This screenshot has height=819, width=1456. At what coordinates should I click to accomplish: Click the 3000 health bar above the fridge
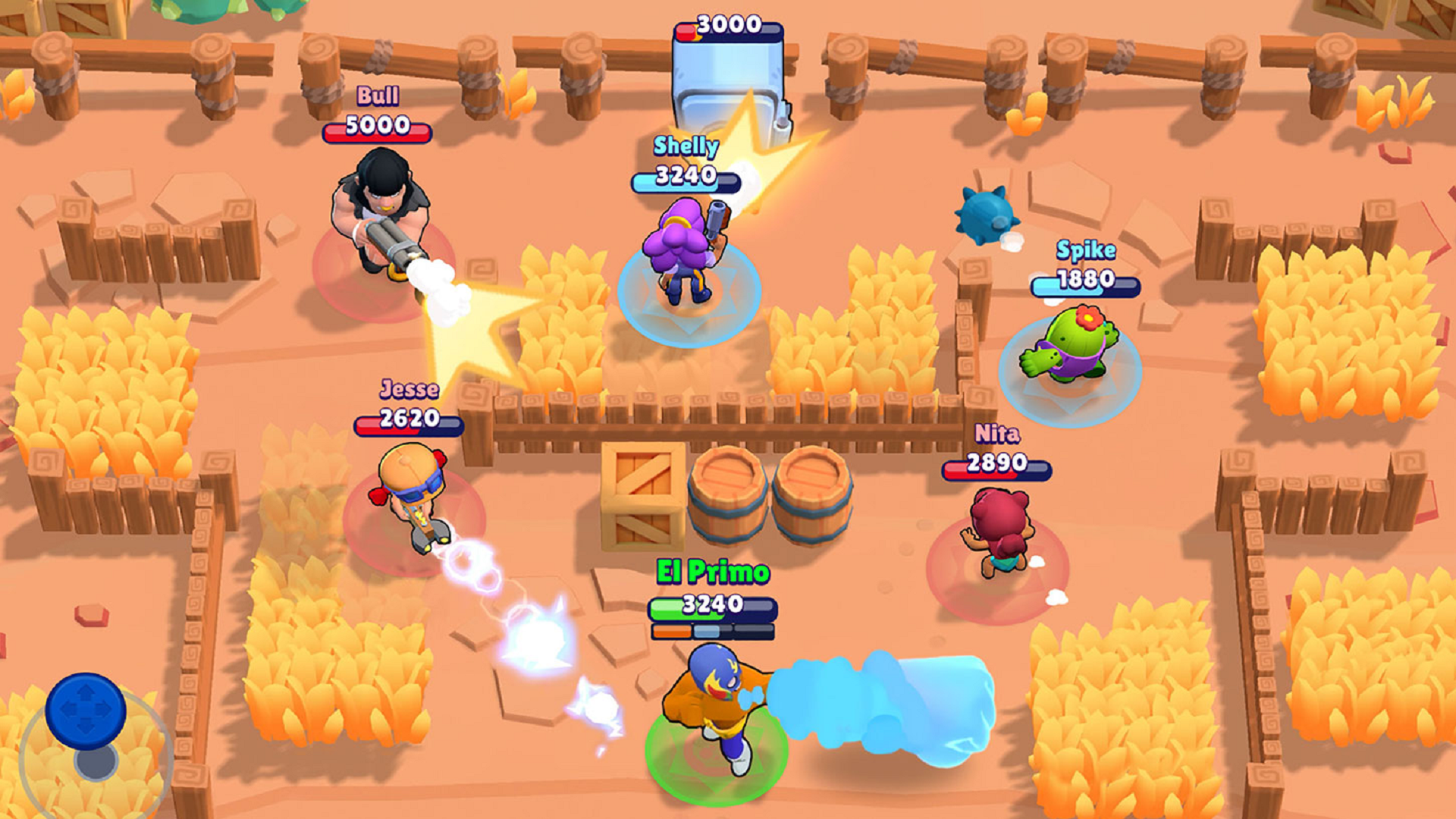(x=726, y=23)
